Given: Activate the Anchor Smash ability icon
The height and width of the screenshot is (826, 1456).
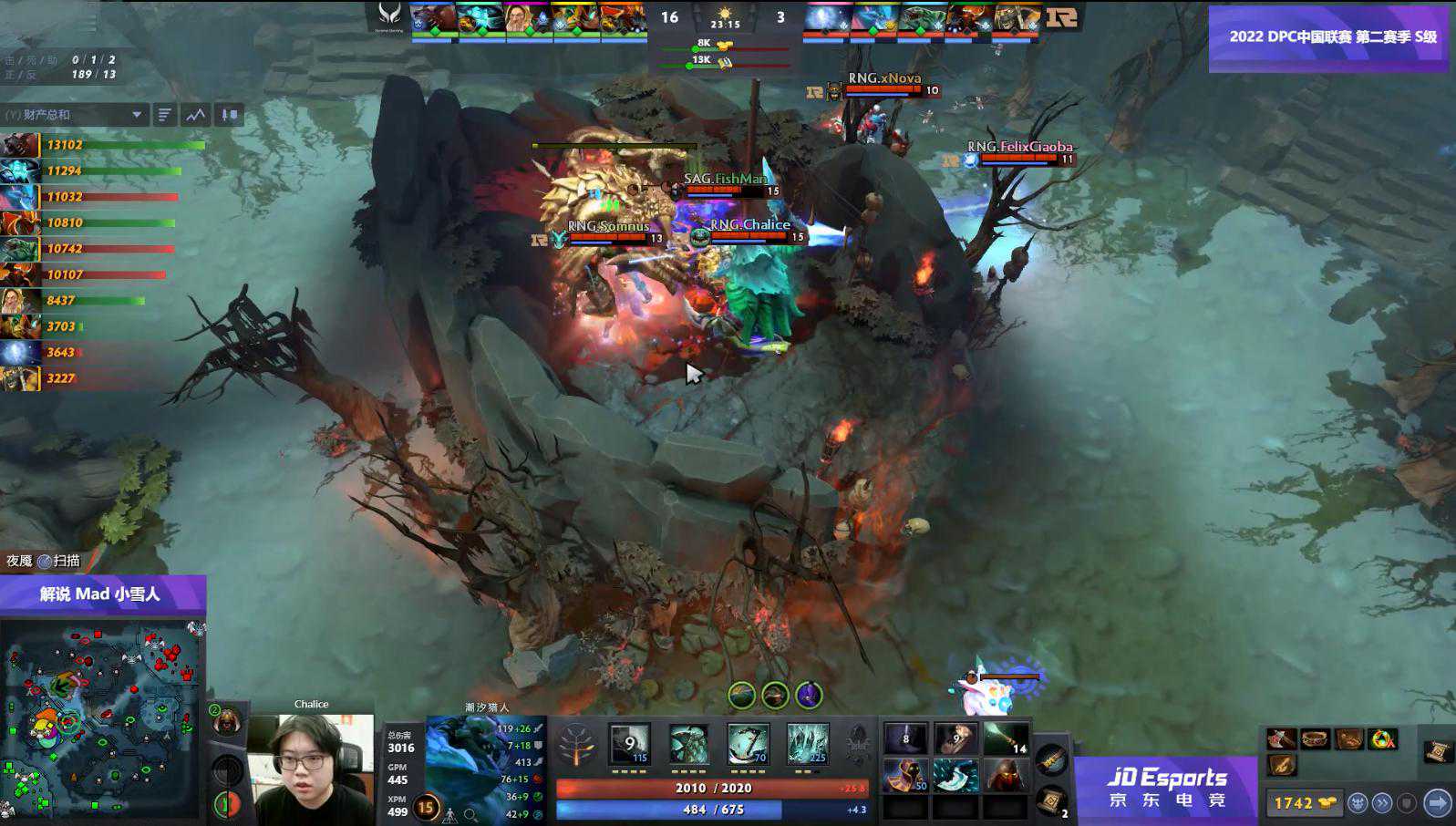Looking at the screenshot, I should click(x=749, y=745).
